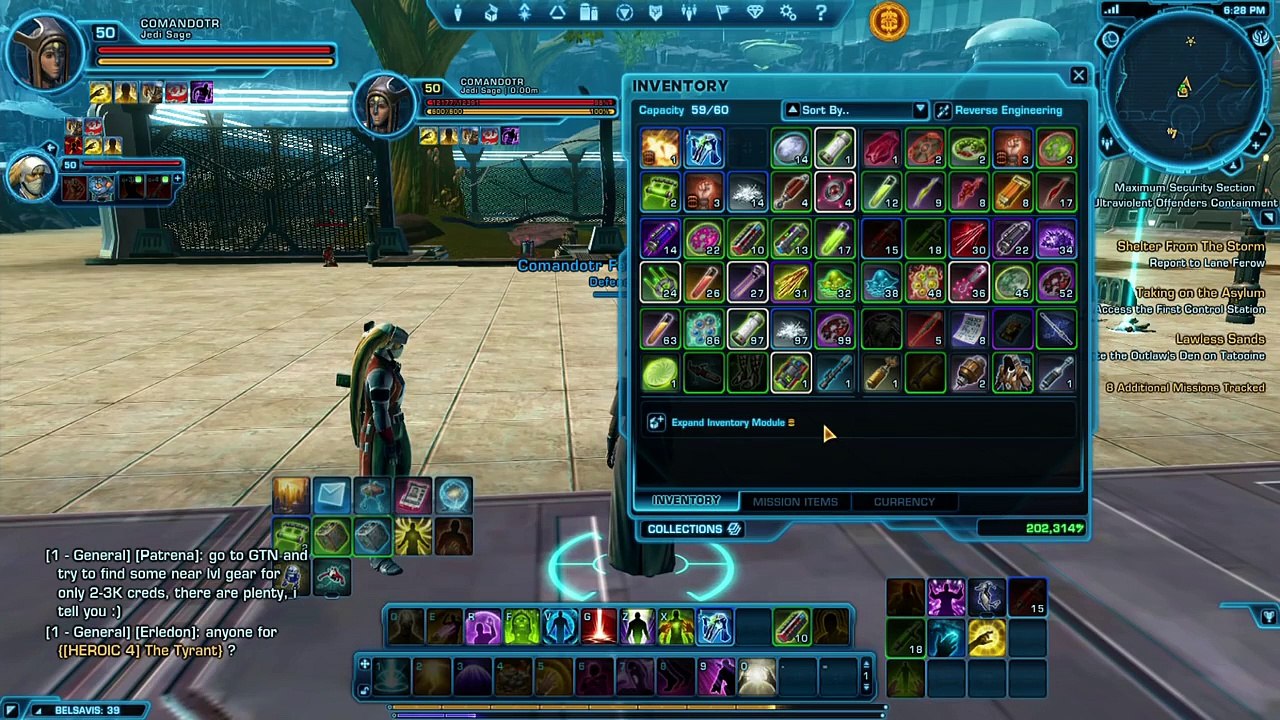Select the Inventory tab

[686, 501]
